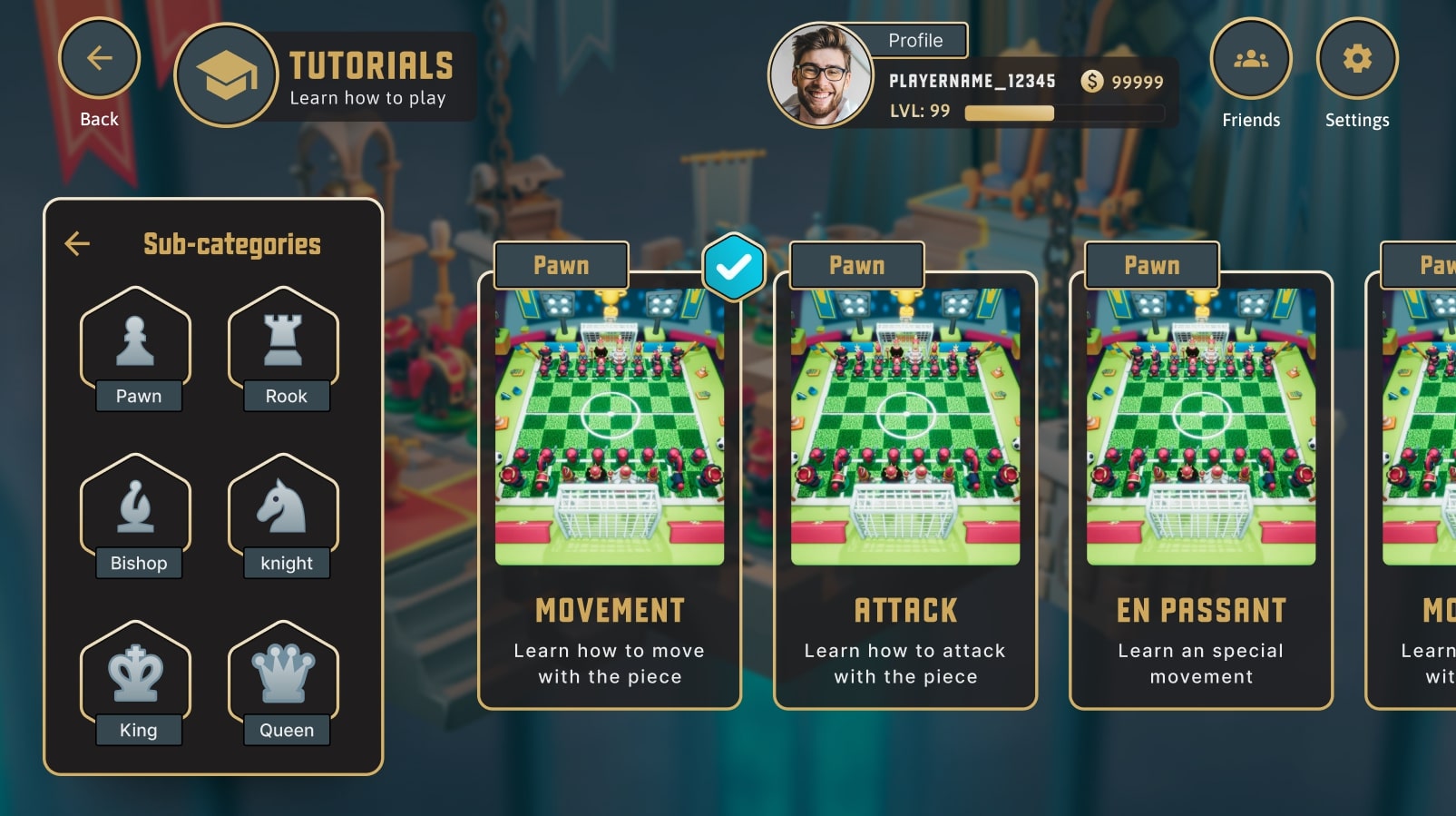Image resolution: width=1456 pixels, height=816 pixels.
Task: Start the Pawn Attack tutorial card
Action: pyautogui.click(x=905, y=490)
